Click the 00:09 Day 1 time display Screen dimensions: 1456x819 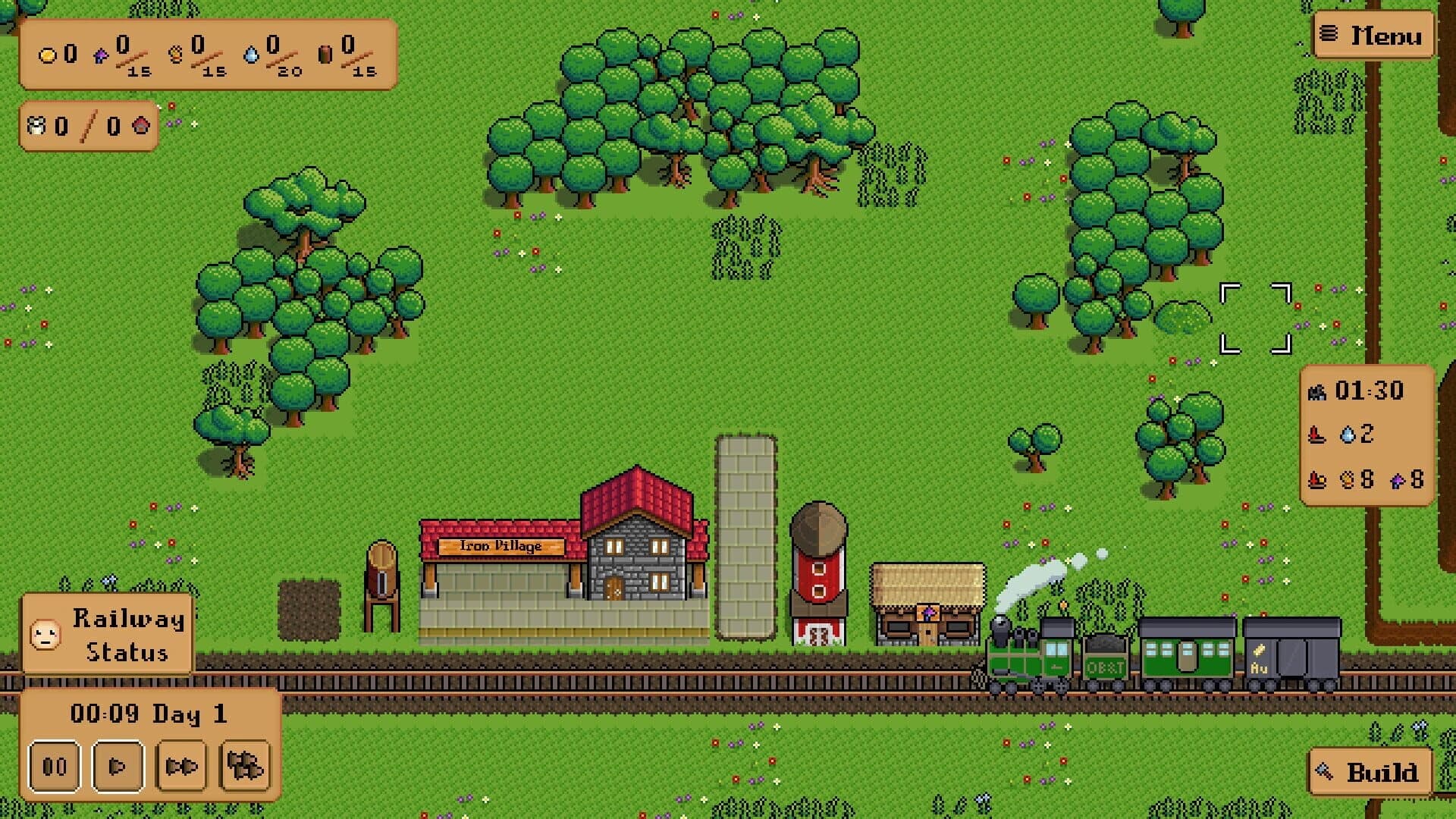coord(149,714)
